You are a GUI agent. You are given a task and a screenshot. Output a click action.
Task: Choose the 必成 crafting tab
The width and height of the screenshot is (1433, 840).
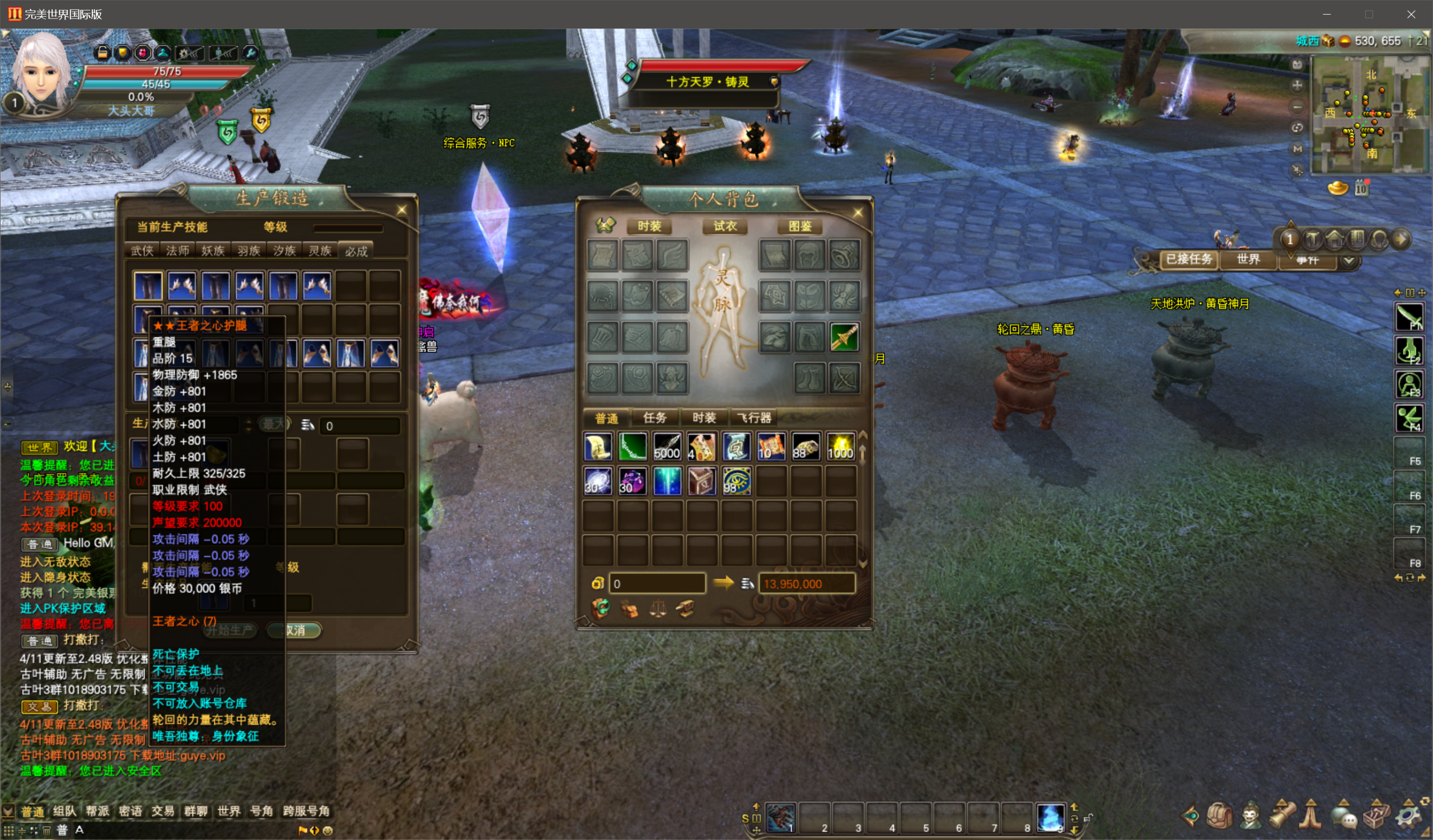pos(356,251)
